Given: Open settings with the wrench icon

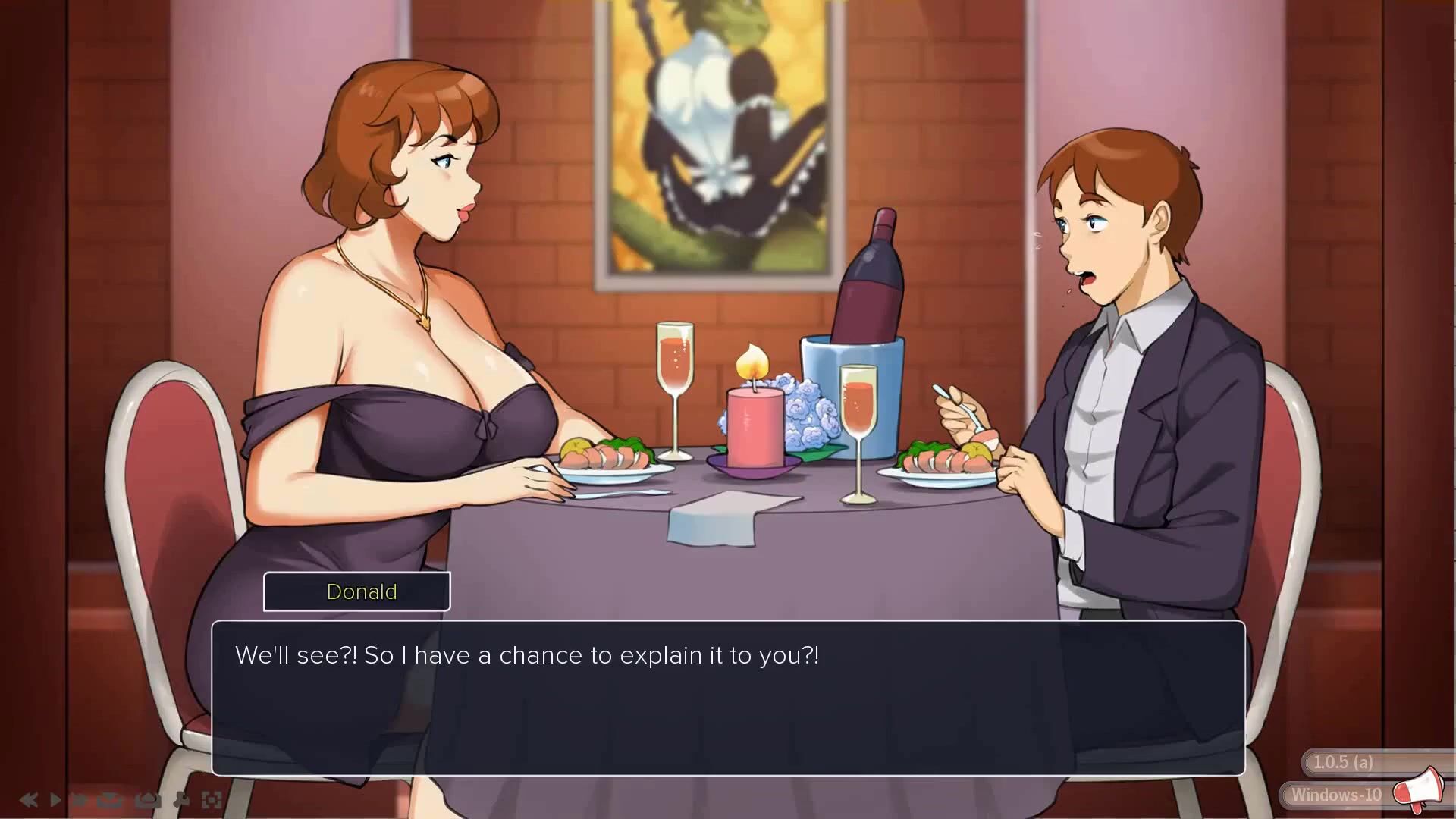Looking at the screenshot, I should click(x=182, y=799).
